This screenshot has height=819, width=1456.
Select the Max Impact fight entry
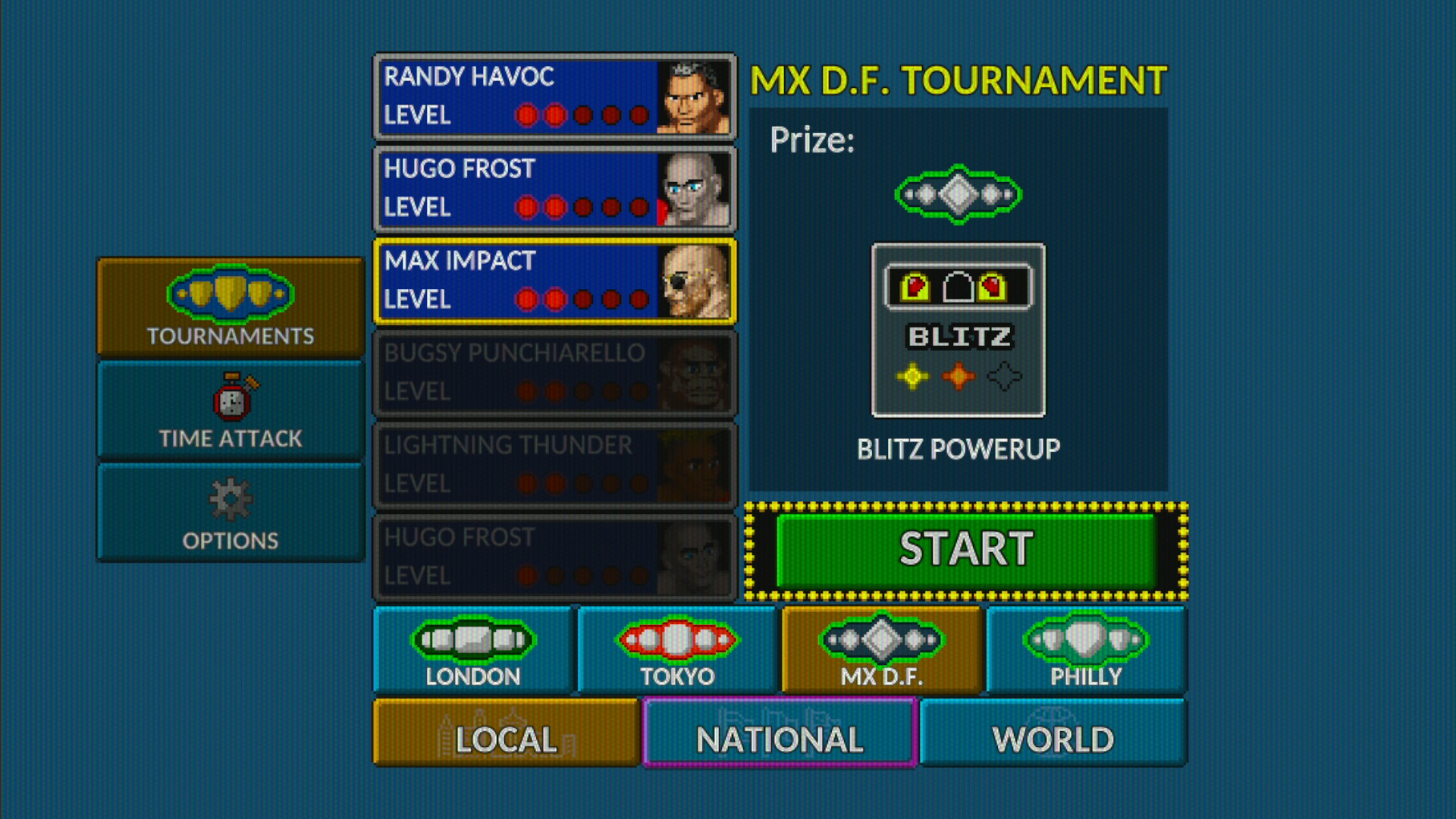531,281
